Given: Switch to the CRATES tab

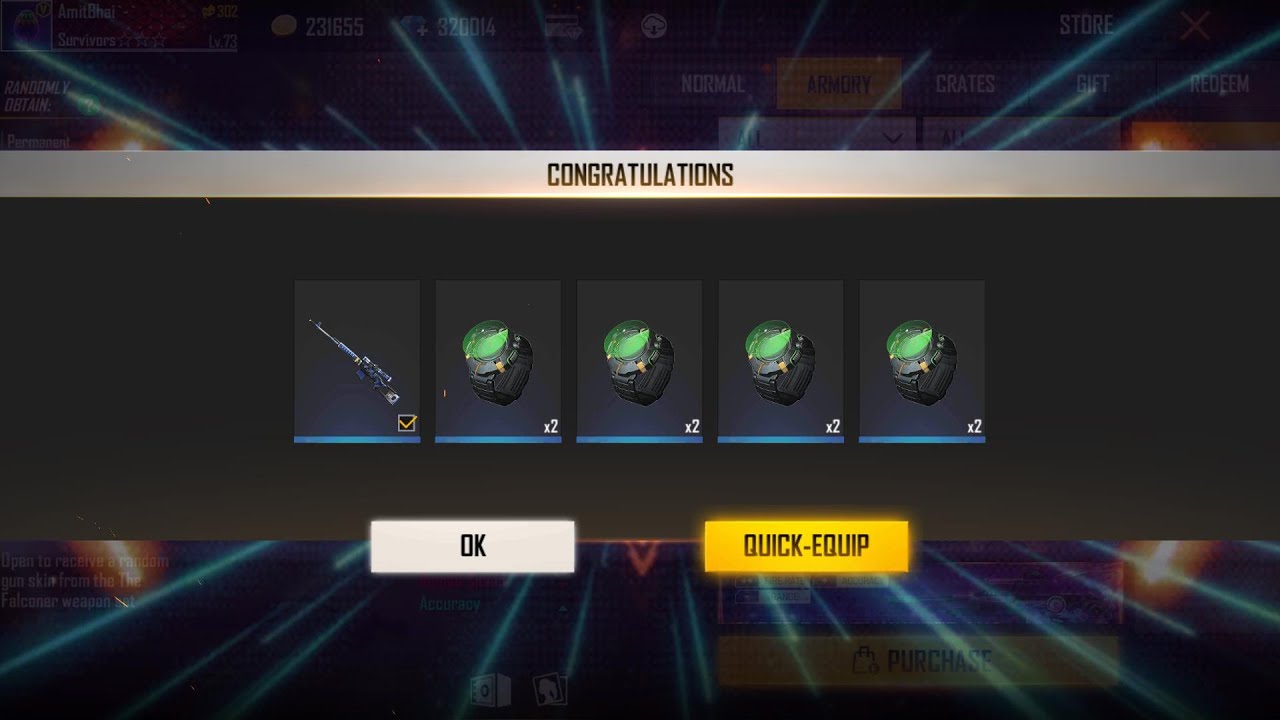Looking at the screenshot, I should pyautogui.click(x=963, y=84).
